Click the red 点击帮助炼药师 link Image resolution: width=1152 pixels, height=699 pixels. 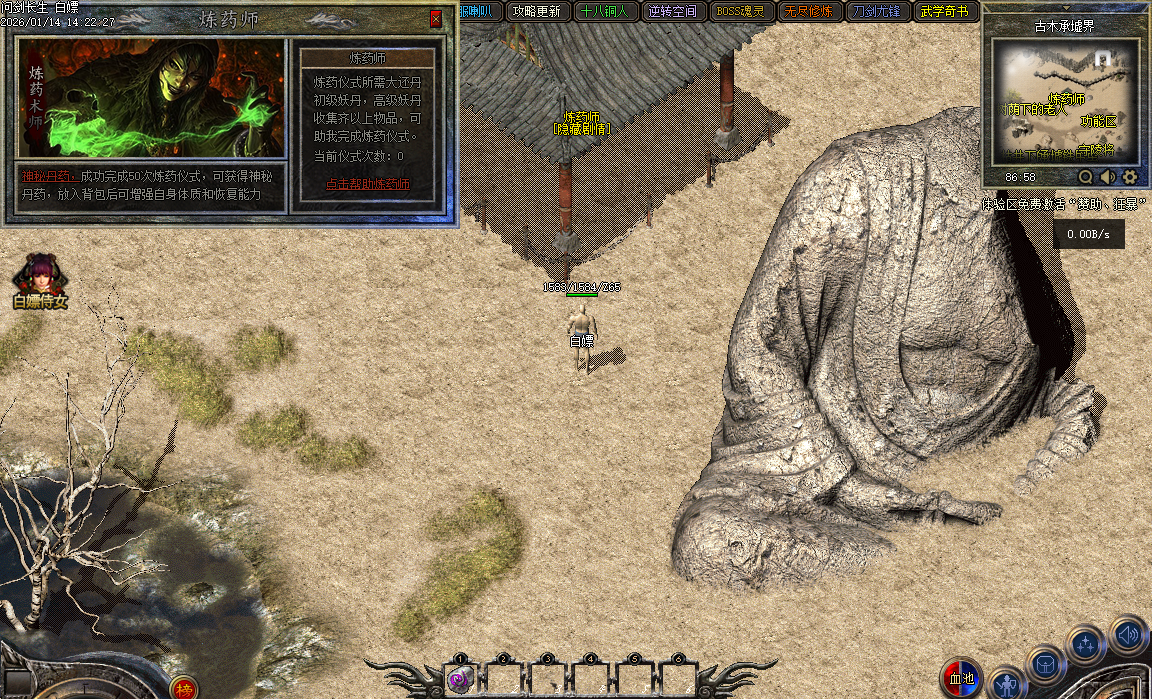point(368,185)
